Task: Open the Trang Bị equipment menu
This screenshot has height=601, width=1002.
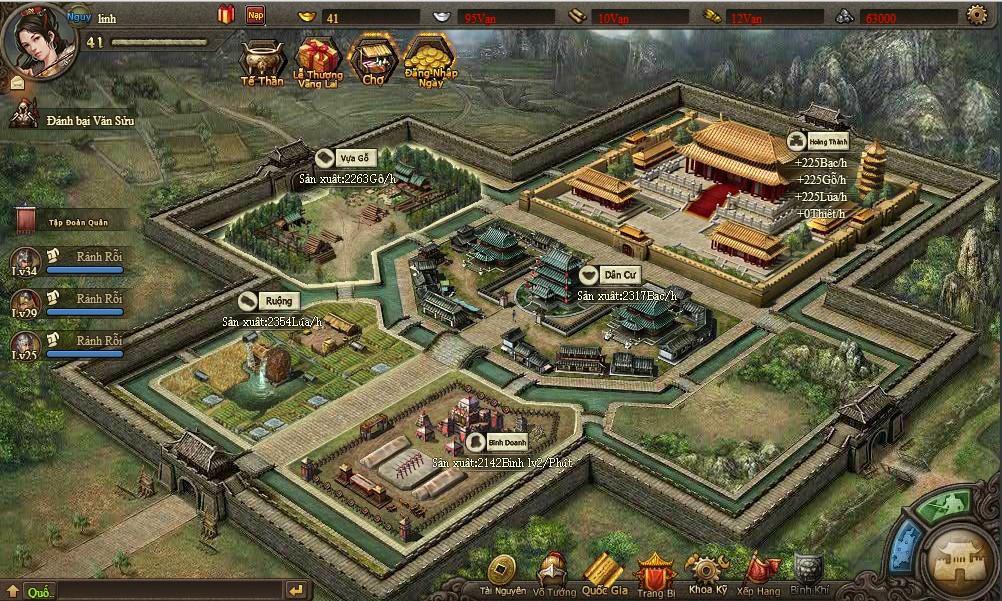Action: [x=656, y=574]
